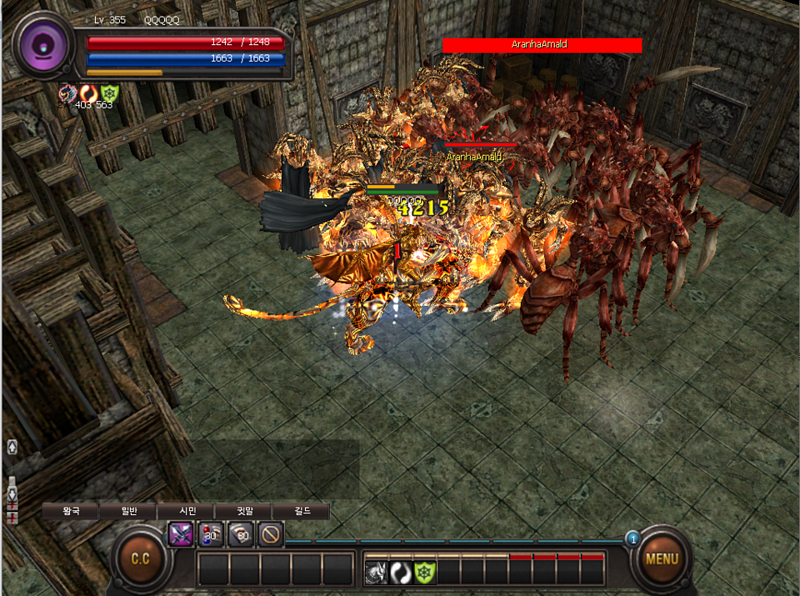Use the green shield skill in hotbar
Screen dimensions: 800x596
(x=425, y=572)
